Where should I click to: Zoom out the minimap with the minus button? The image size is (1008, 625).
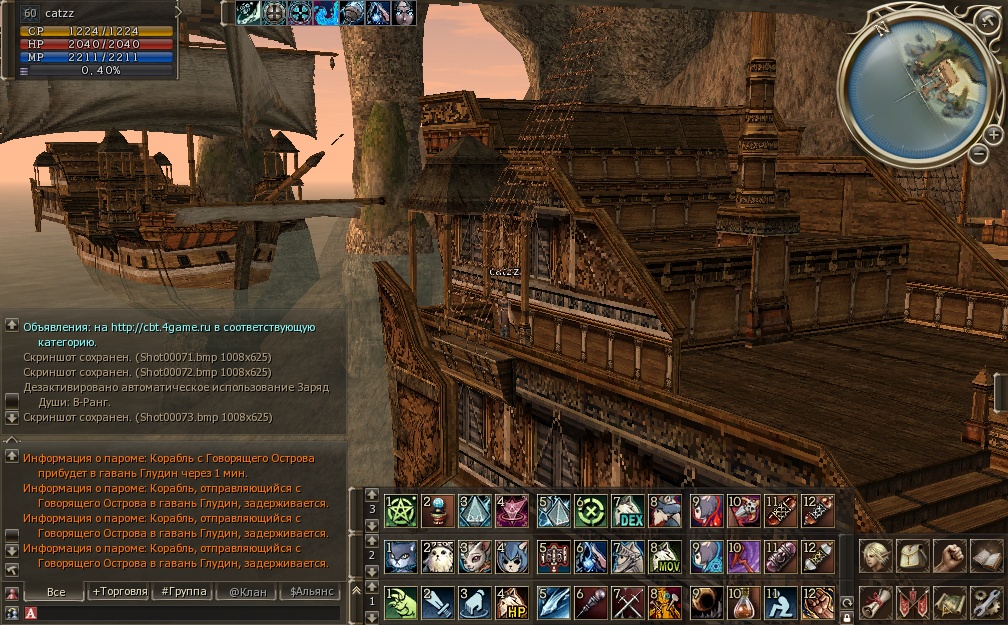[x=979, y=153]
